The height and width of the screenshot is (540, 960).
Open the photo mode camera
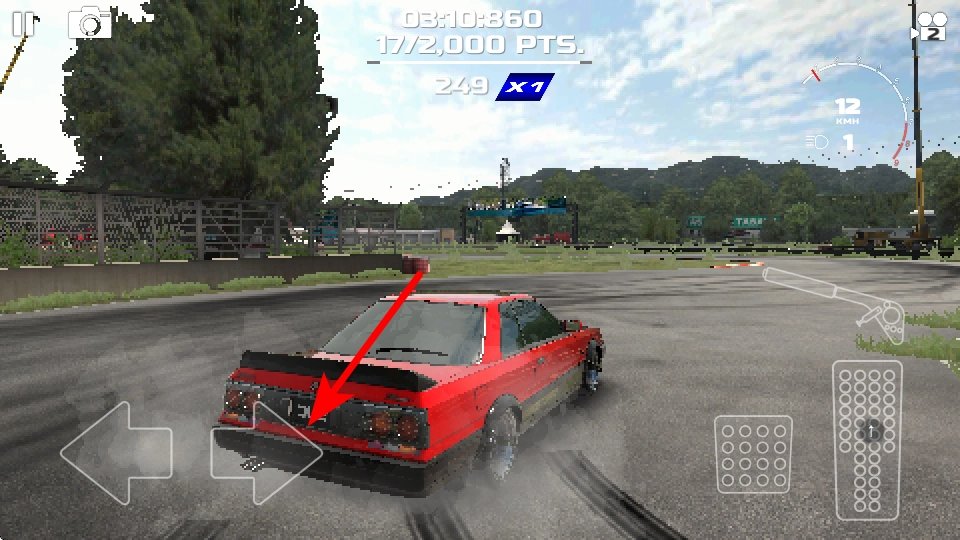click(x=90, y=22)
